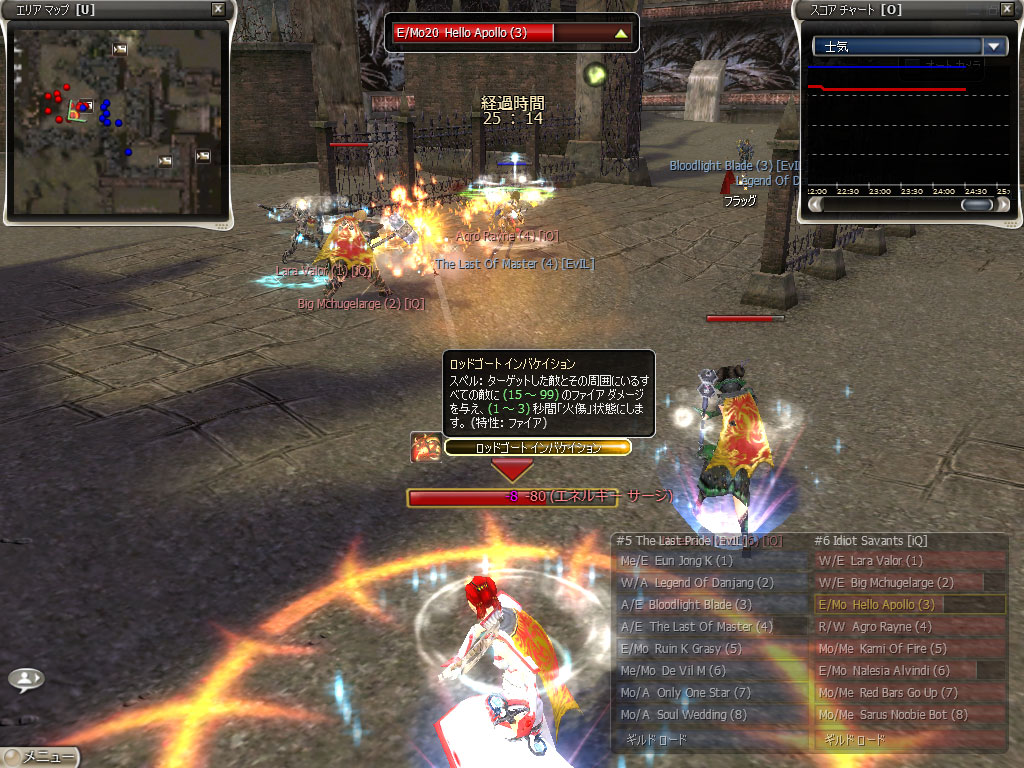This screenshot has width=1024, height=768.
Task: Click the Hello Apollo target bar arrow
Action: 621,33
